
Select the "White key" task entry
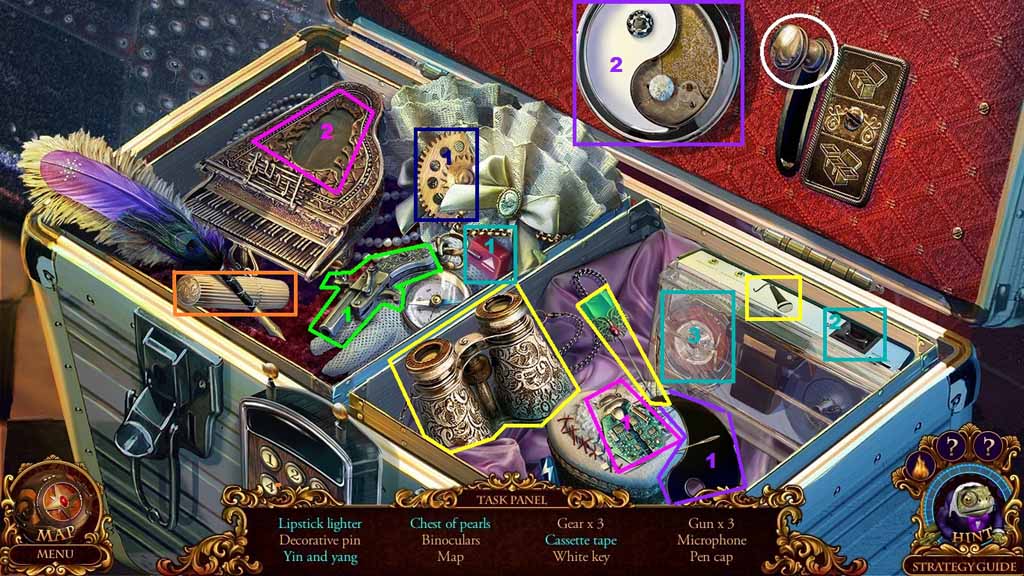coord(580,557)
